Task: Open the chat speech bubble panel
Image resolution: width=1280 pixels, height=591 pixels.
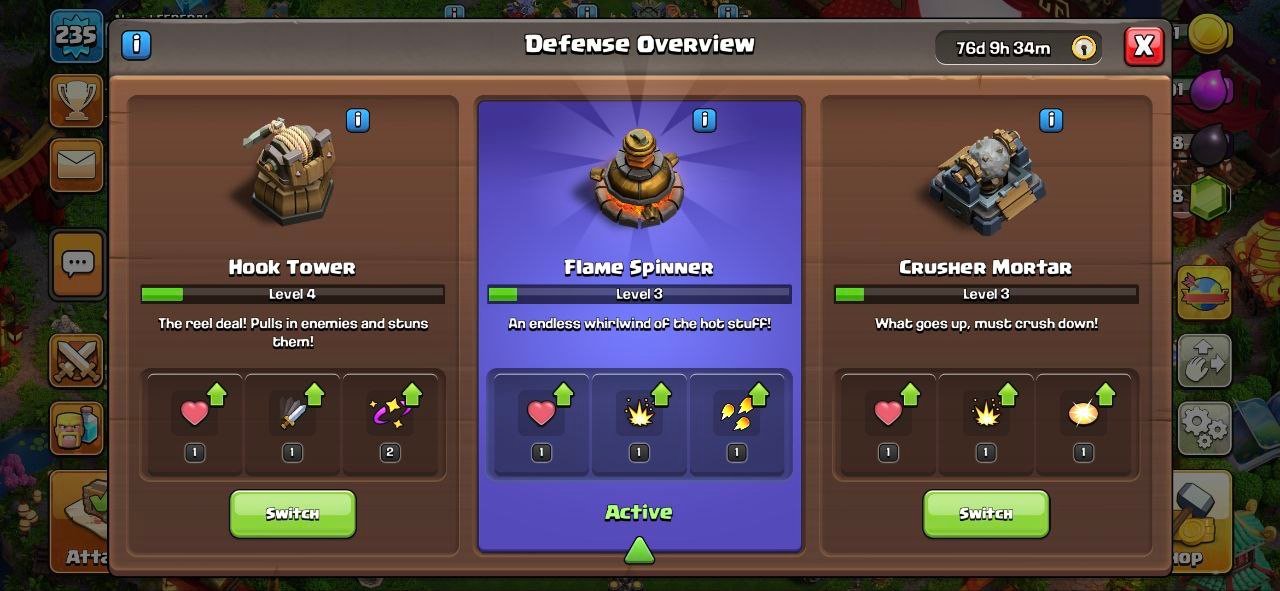Action: tap(77, 264)
